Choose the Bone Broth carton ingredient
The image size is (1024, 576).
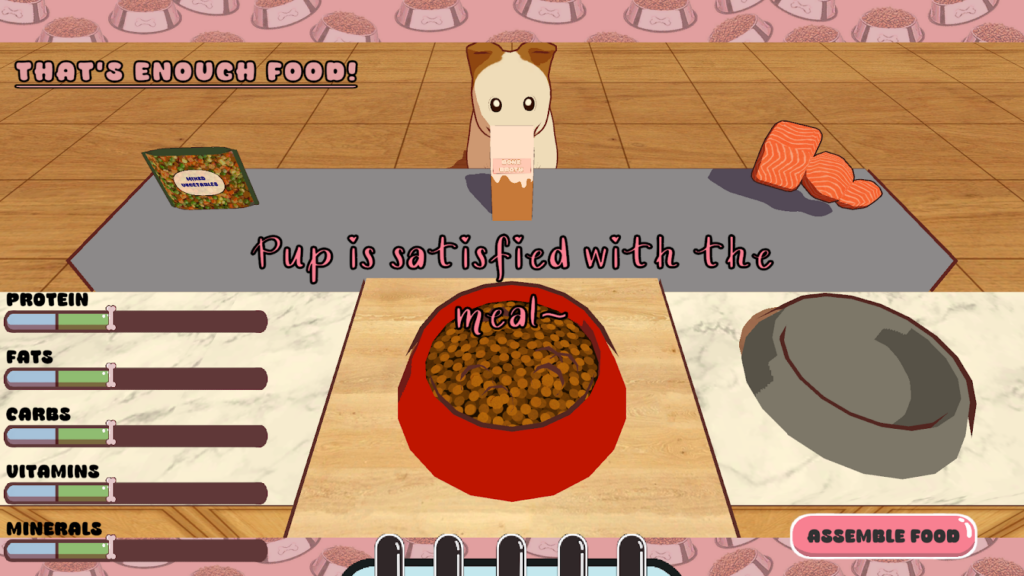tap(511, 173)
